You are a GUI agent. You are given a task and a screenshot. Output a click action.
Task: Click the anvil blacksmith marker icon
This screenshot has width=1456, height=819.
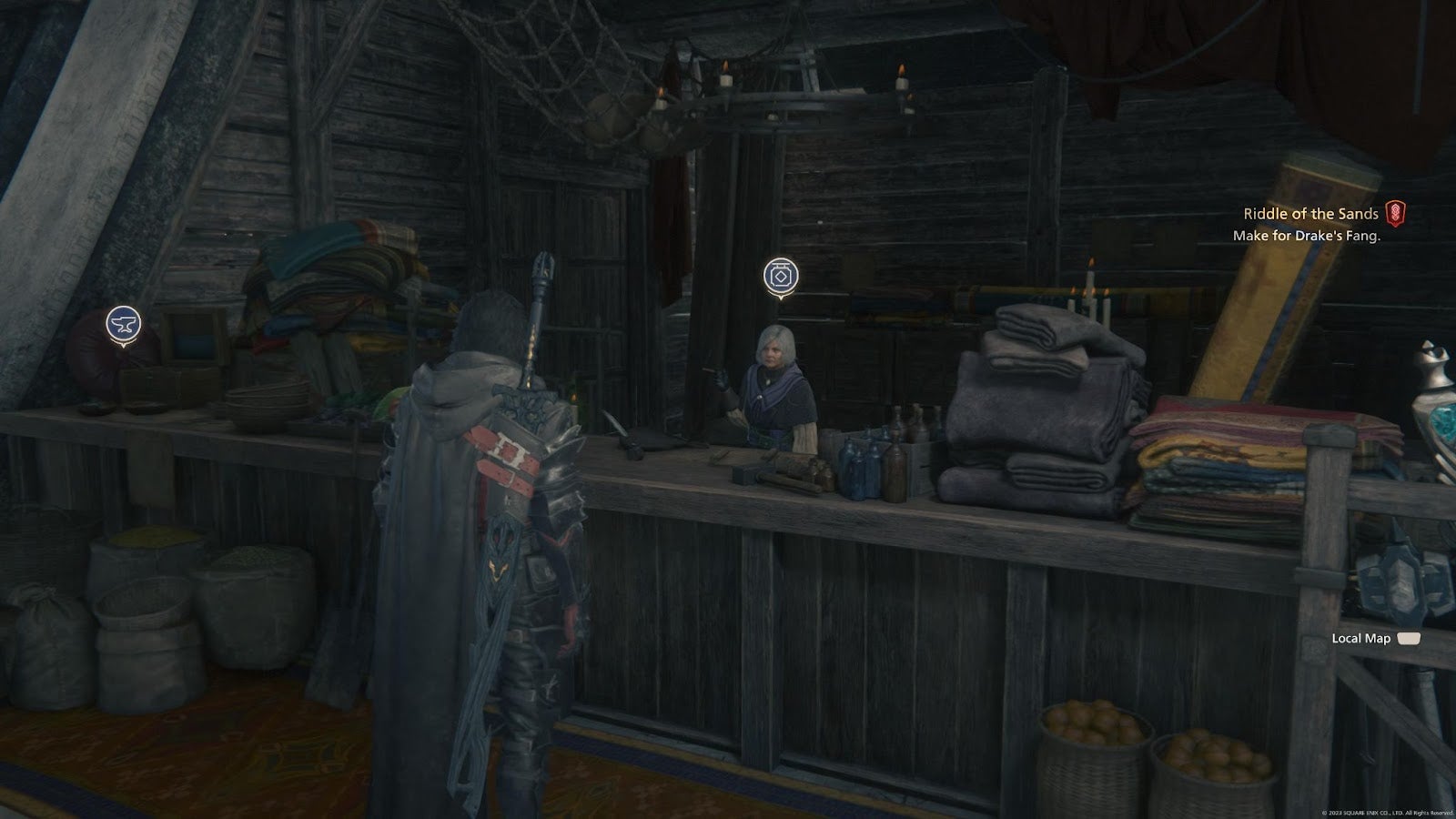pos(125,323)
